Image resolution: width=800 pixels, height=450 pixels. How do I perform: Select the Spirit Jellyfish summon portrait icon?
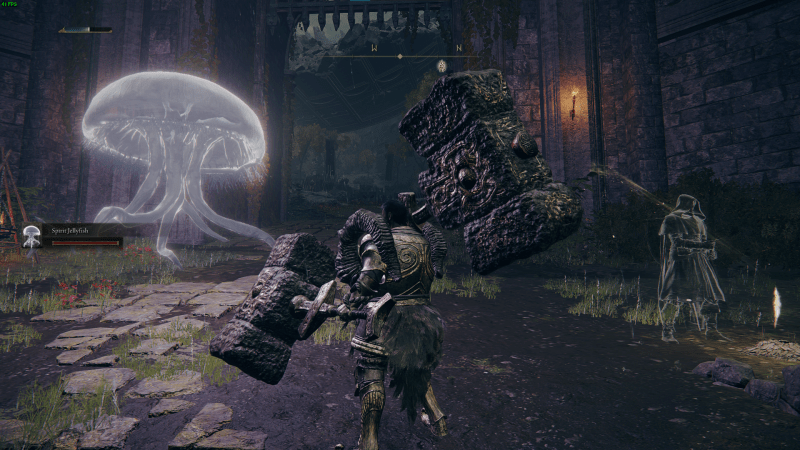tap(32, 236)
